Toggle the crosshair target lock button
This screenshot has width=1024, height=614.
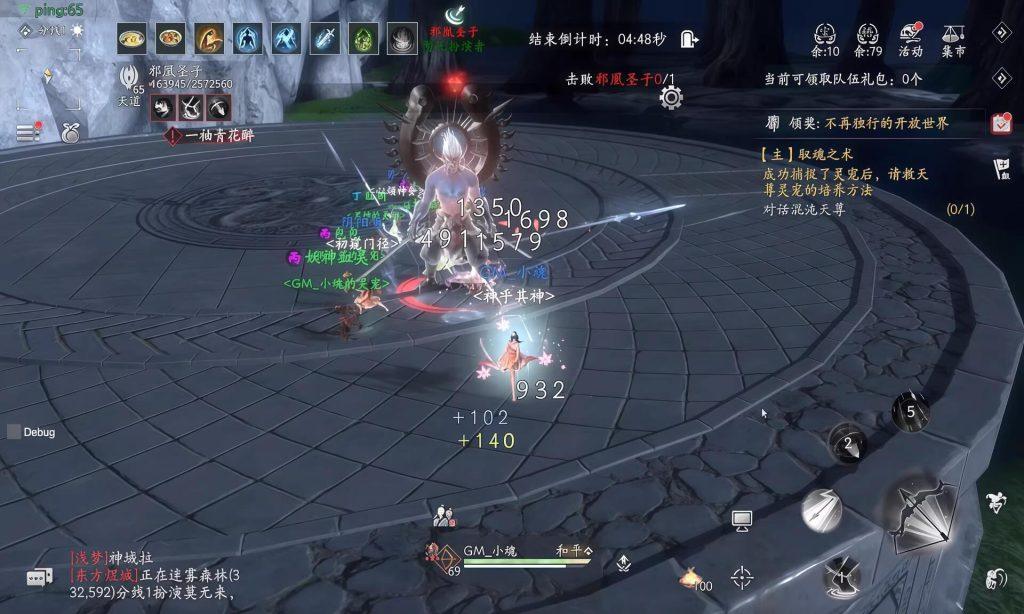tap(742, 576)
